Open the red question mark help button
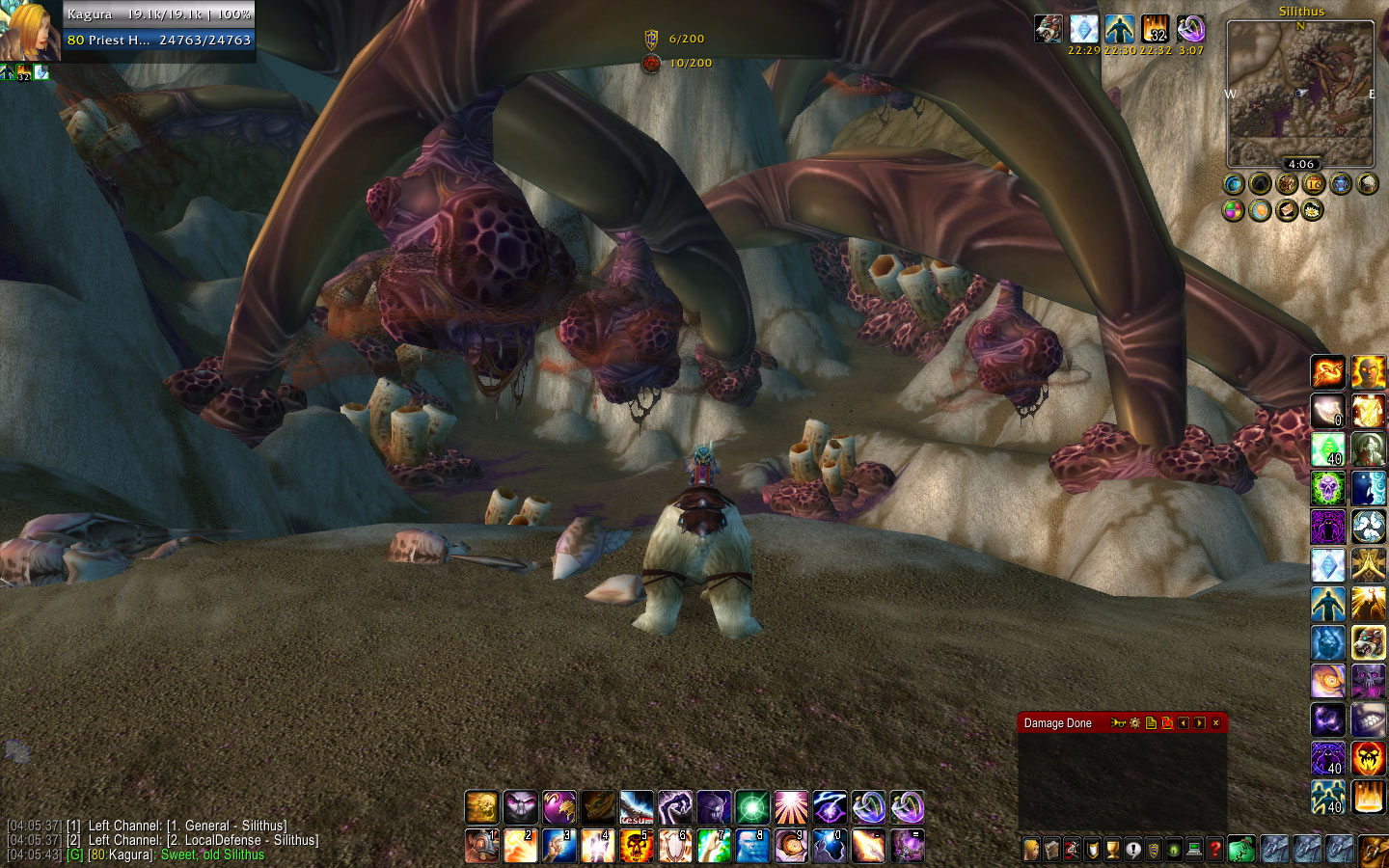Viewport: 1389px width, 868px height. coord(1215,850)
